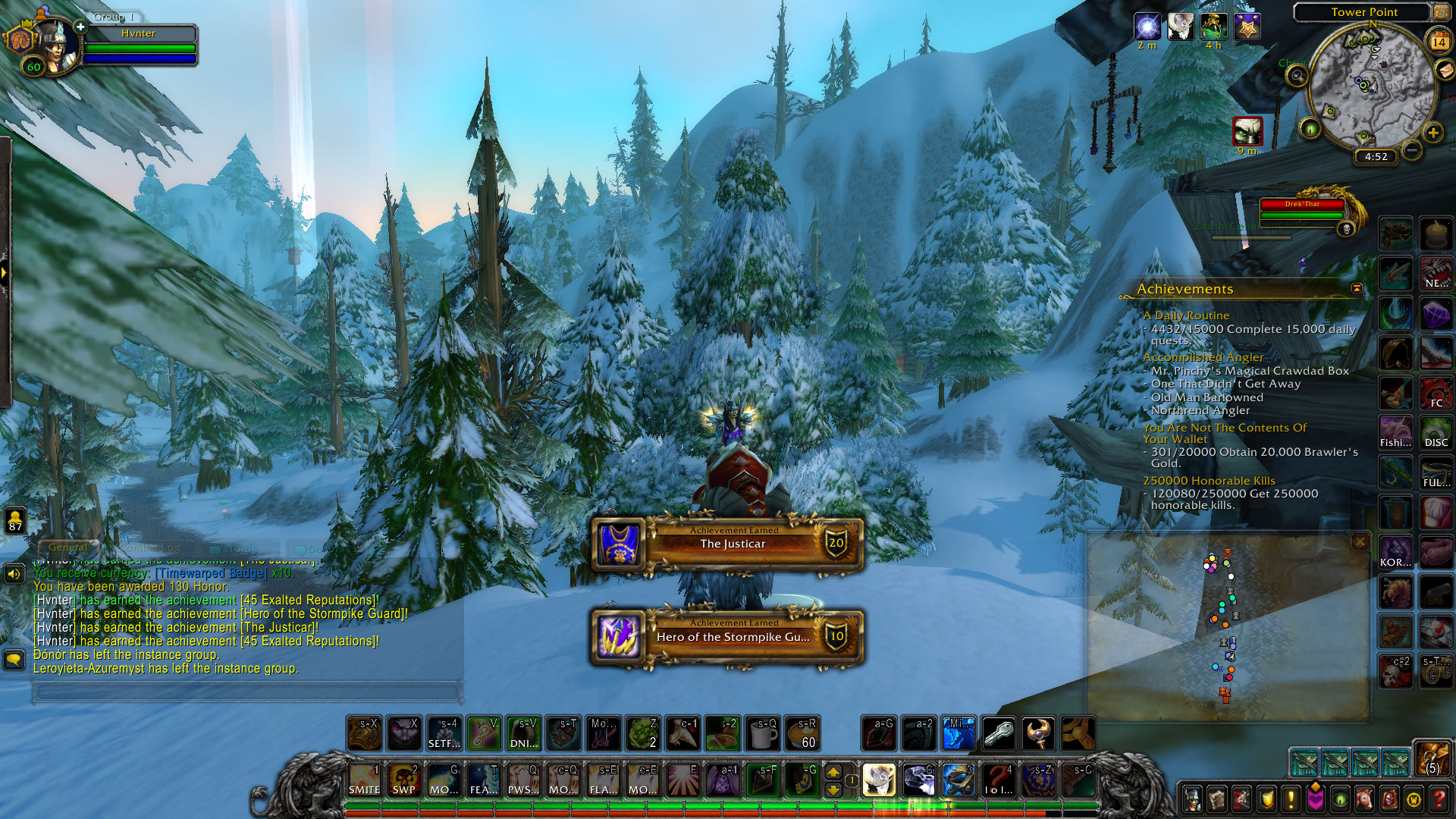Open the quest log exclamation mark button
1456x819 pixels.
click(1291, 799)
